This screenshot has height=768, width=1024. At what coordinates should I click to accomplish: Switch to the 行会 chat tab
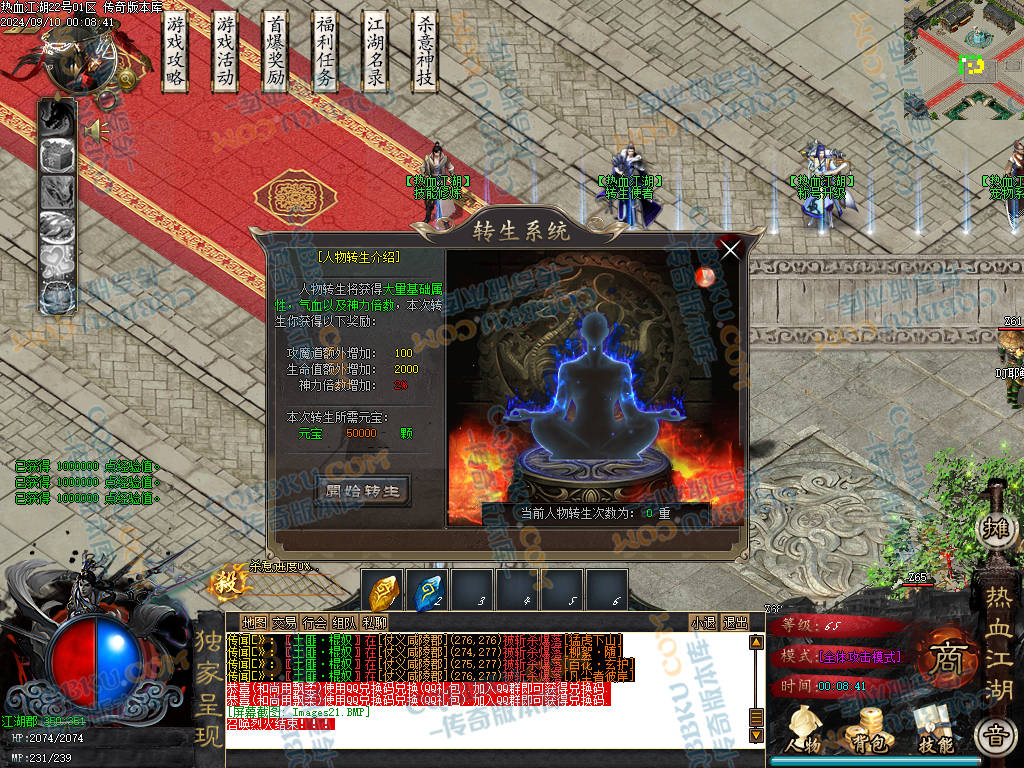(314, 623)
